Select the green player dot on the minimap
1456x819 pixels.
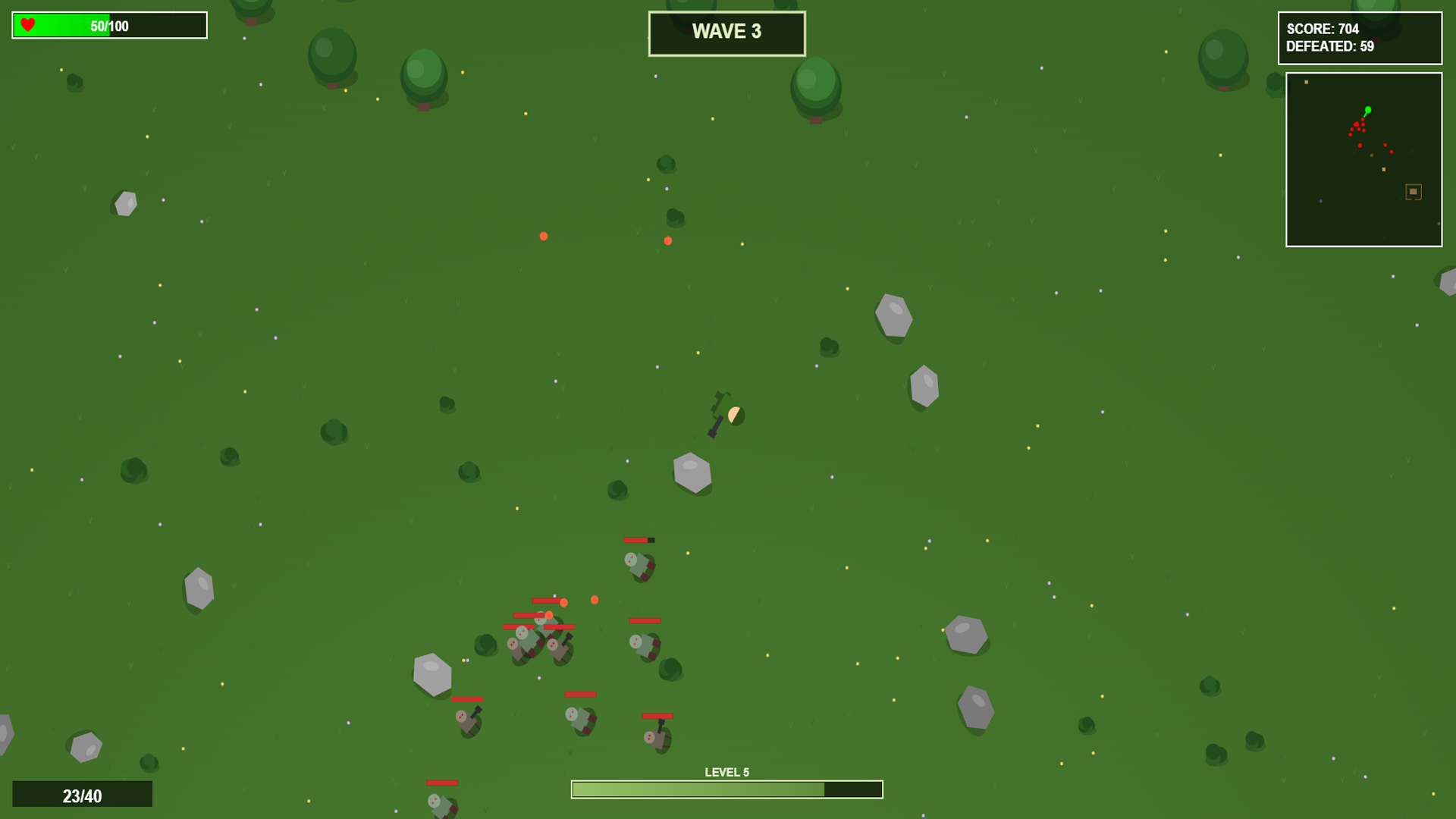(1367, 111)
